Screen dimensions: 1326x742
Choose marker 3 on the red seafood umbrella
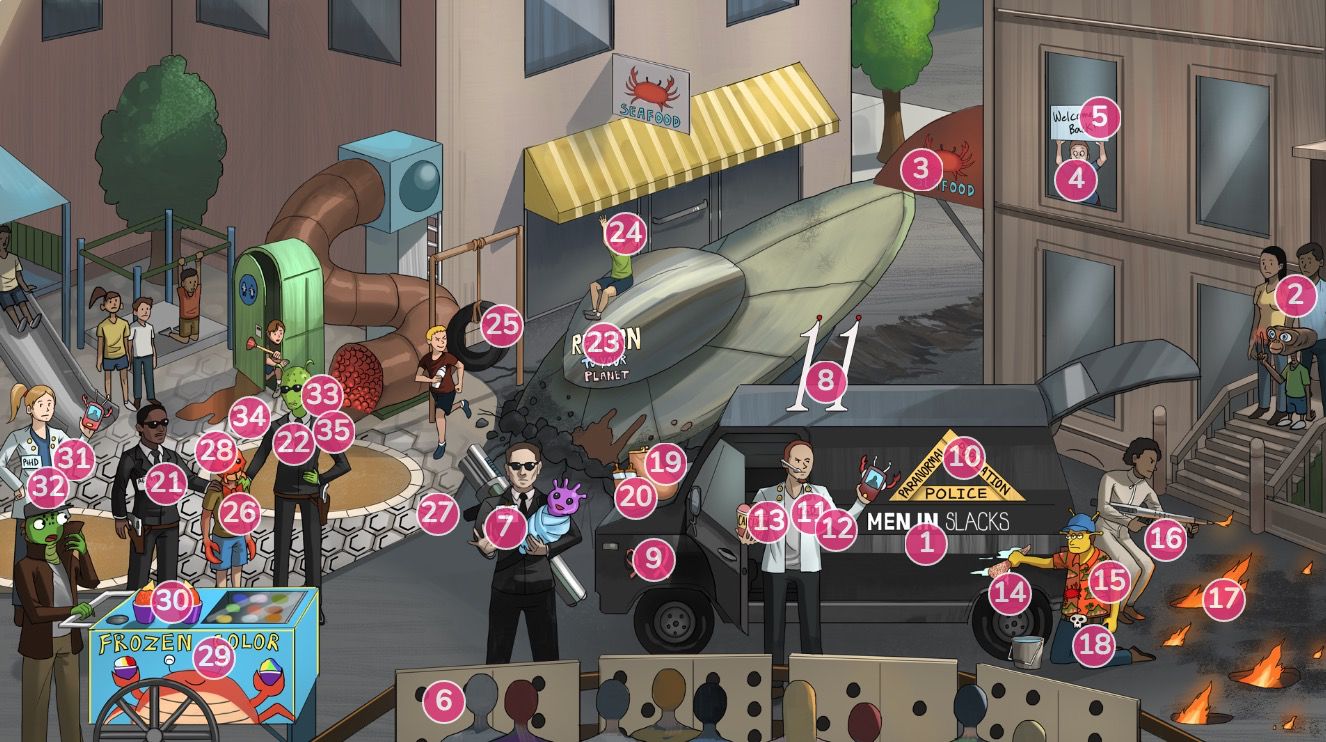(x=921, y=169)
